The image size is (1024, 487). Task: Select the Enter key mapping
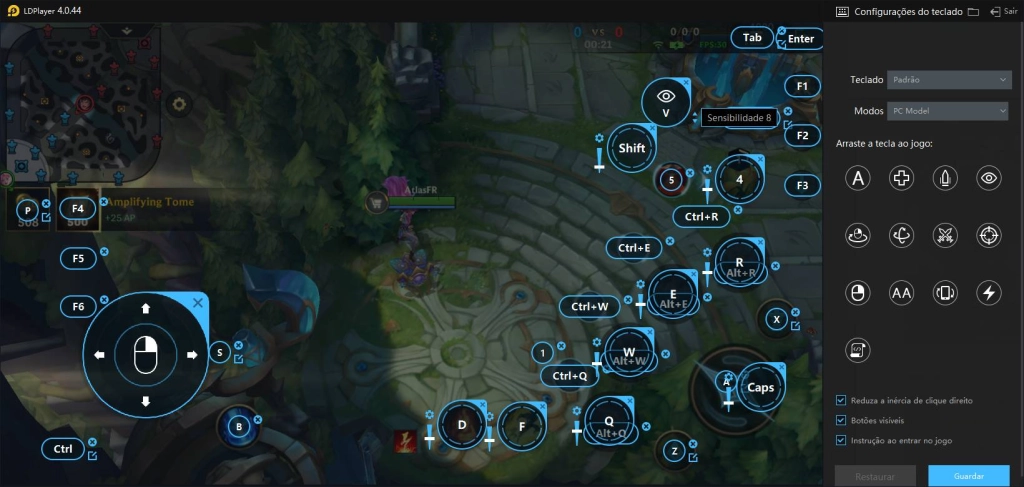click(800, 39)
